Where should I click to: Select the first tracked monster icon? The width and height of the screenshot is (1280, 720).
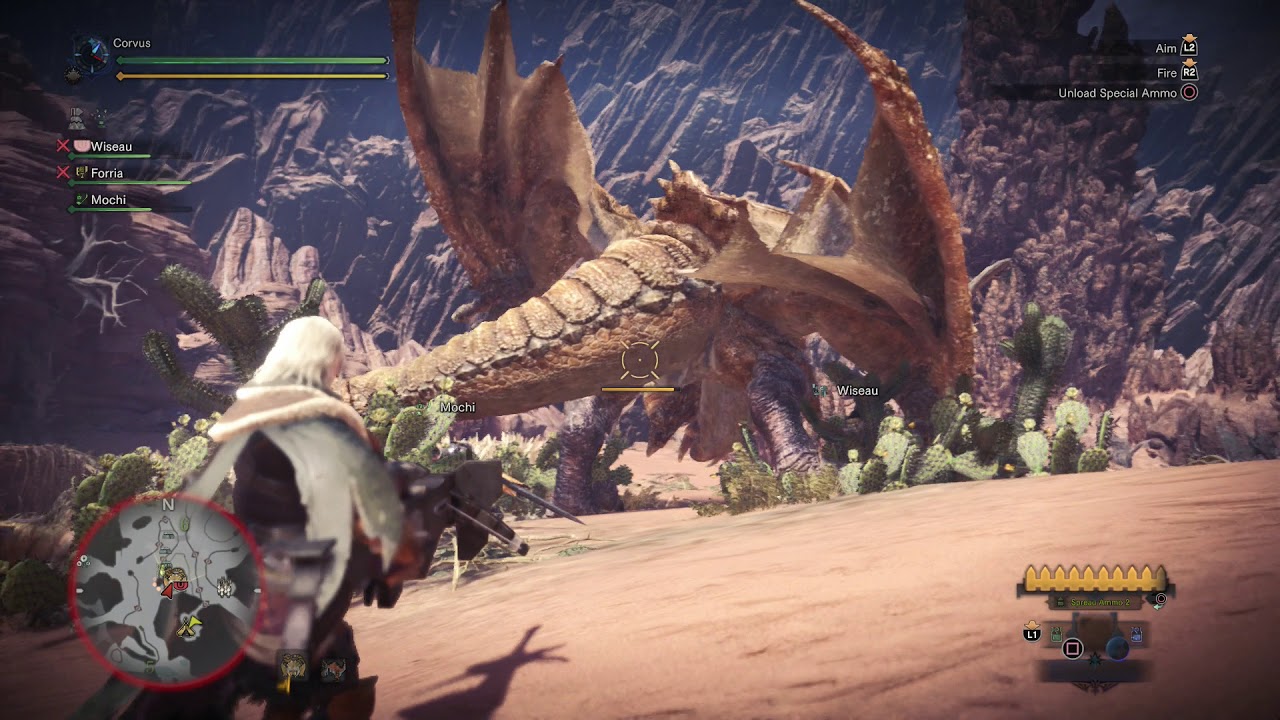tap(293, 666)
